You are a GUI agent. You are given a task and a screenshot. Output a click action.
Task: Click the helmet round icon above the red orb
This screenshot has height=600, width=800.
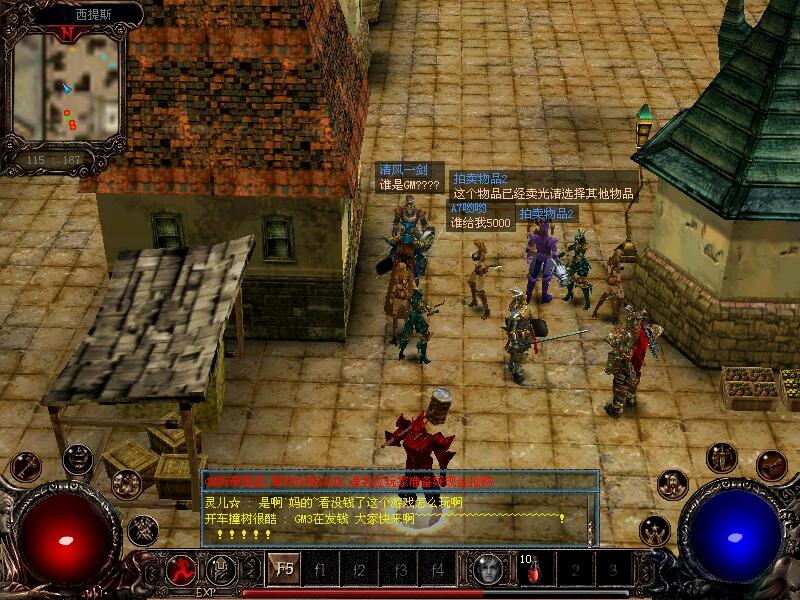pyautogui.click(x=77, y=458)
